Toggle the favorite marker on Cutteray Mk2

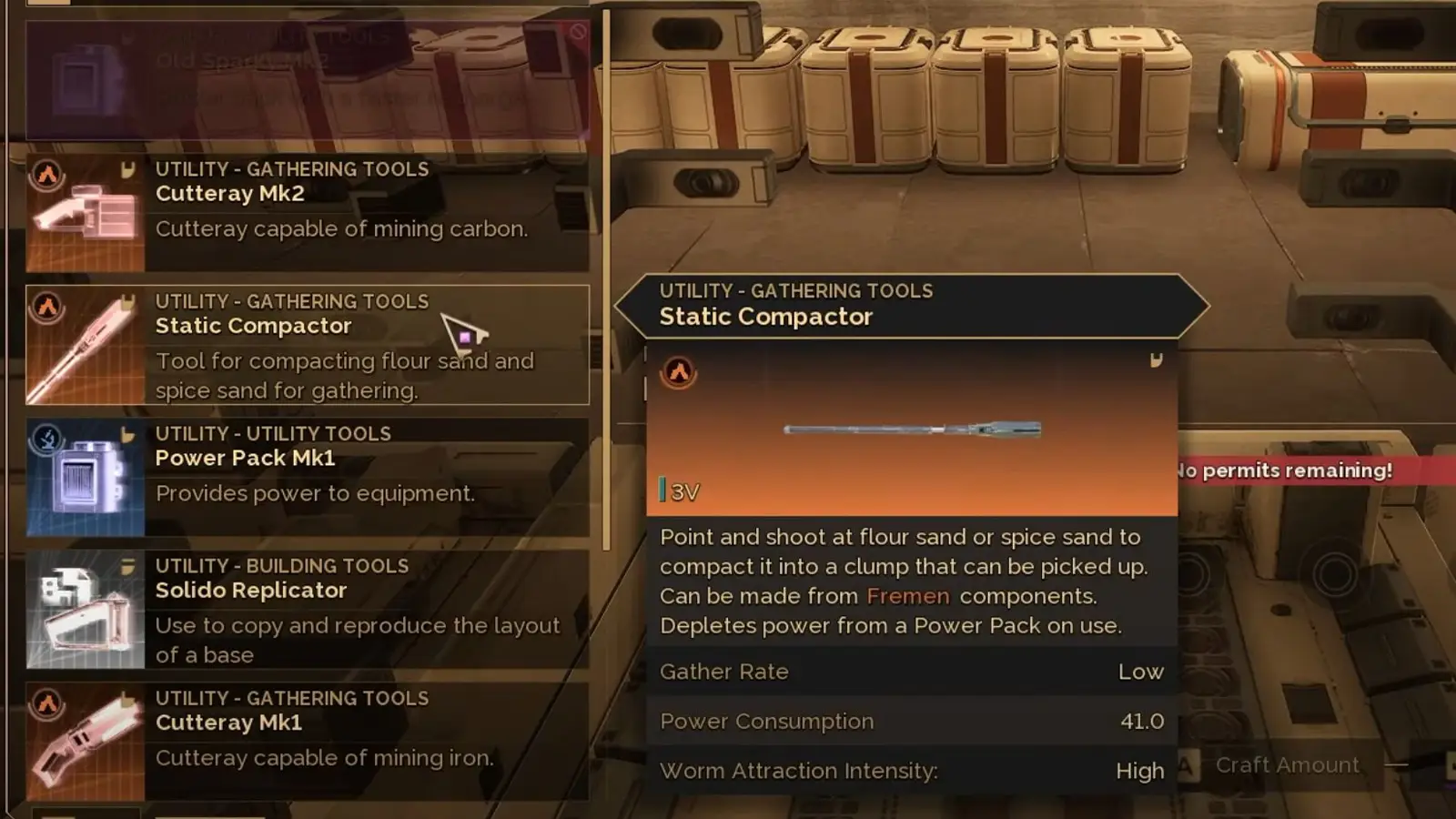point(129,168)
